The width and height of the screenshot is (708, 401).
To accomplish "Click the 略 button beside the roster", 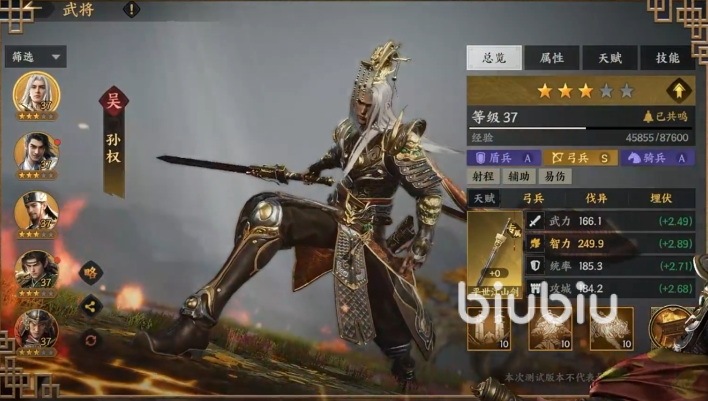I will 90,272.
